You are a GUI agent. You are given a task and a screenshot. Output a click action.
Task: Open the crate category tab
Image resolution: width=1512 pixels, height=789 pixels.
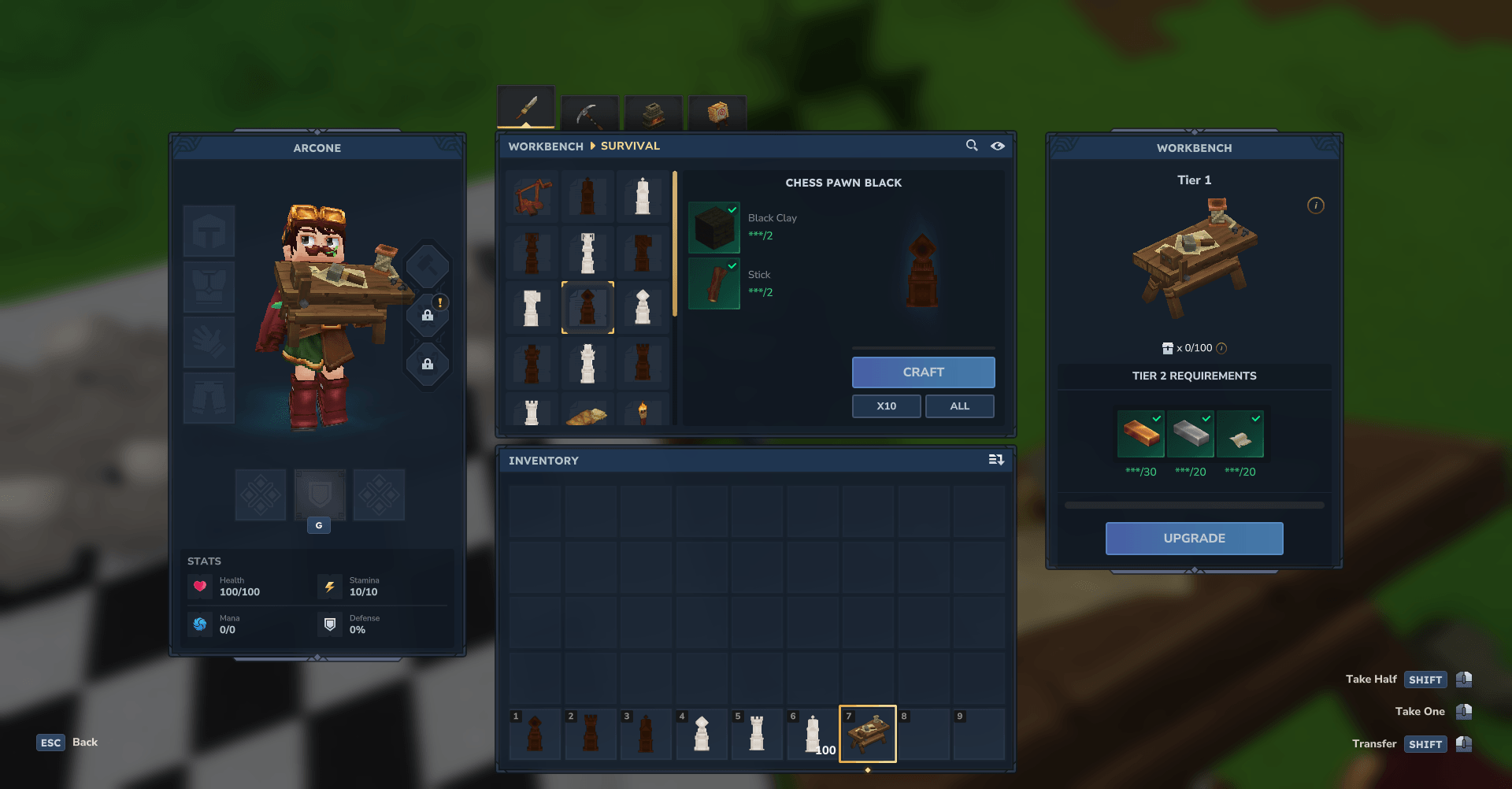point(717,113)
